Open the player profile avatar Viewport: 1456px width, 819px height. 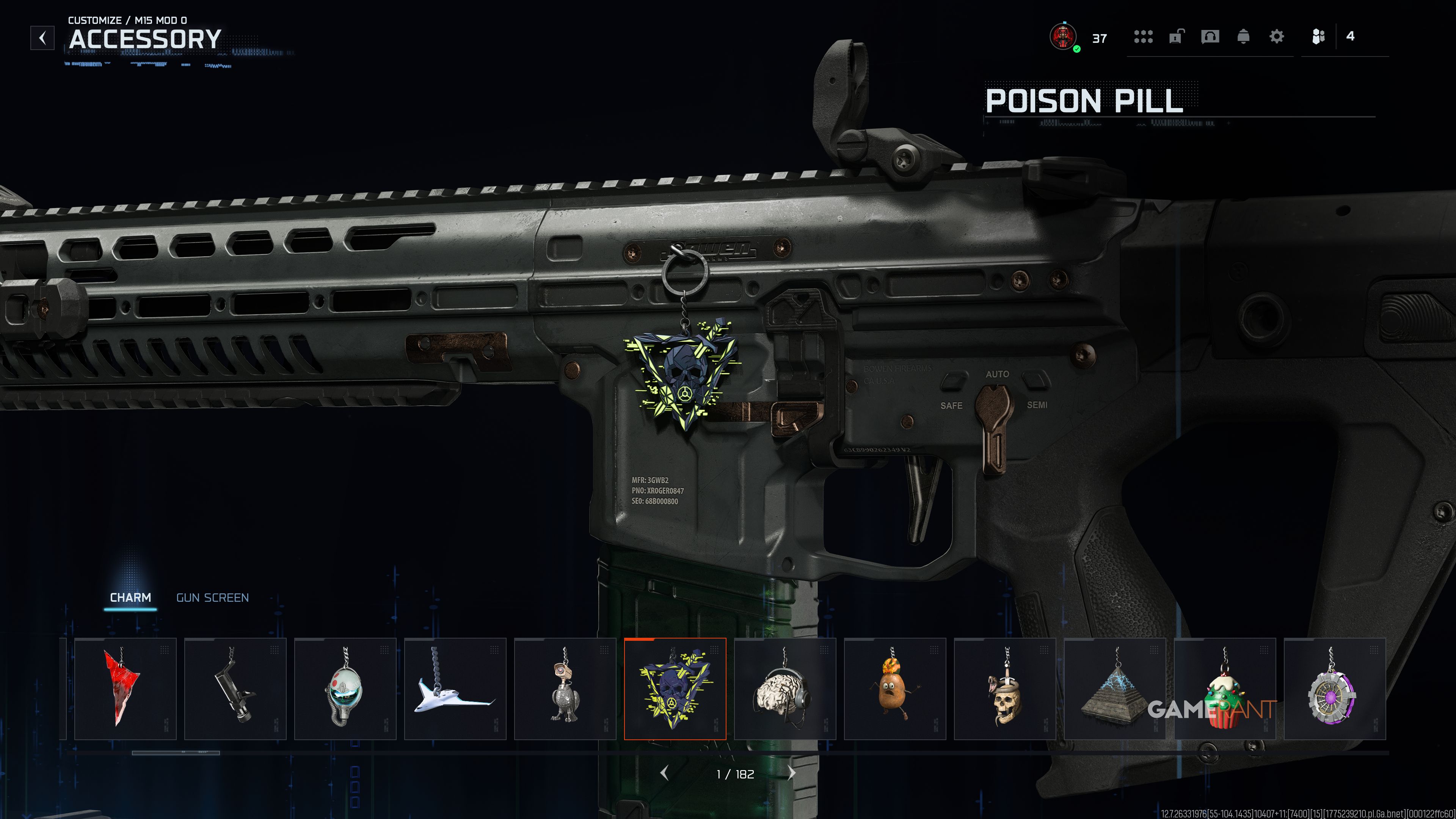pos(1063,37)
